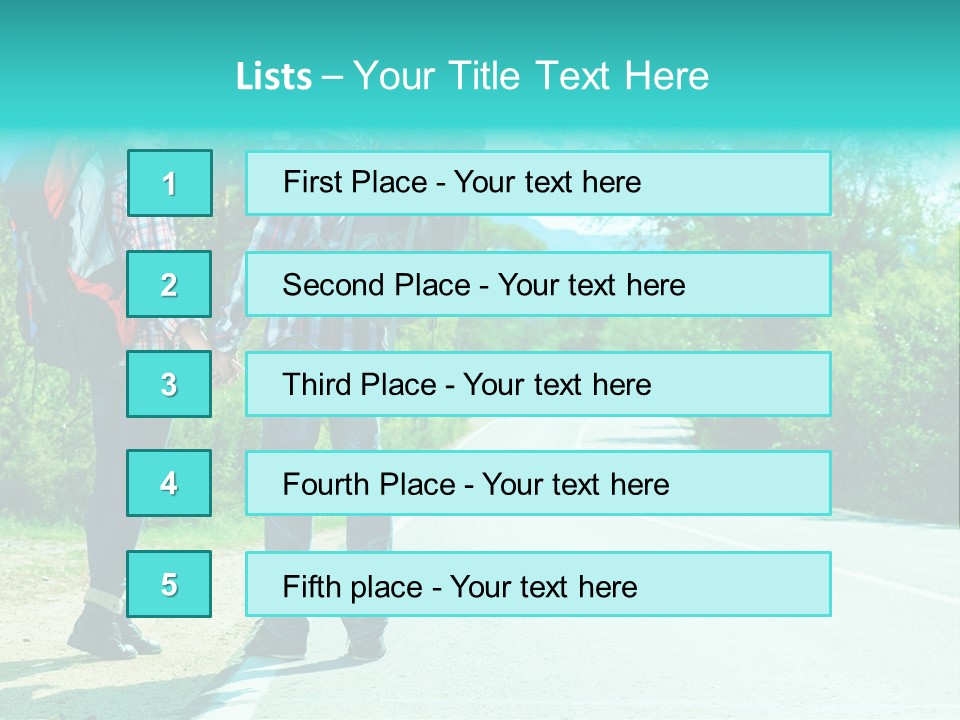Select the number 5 box
The image size is (960, 720).
169,584
